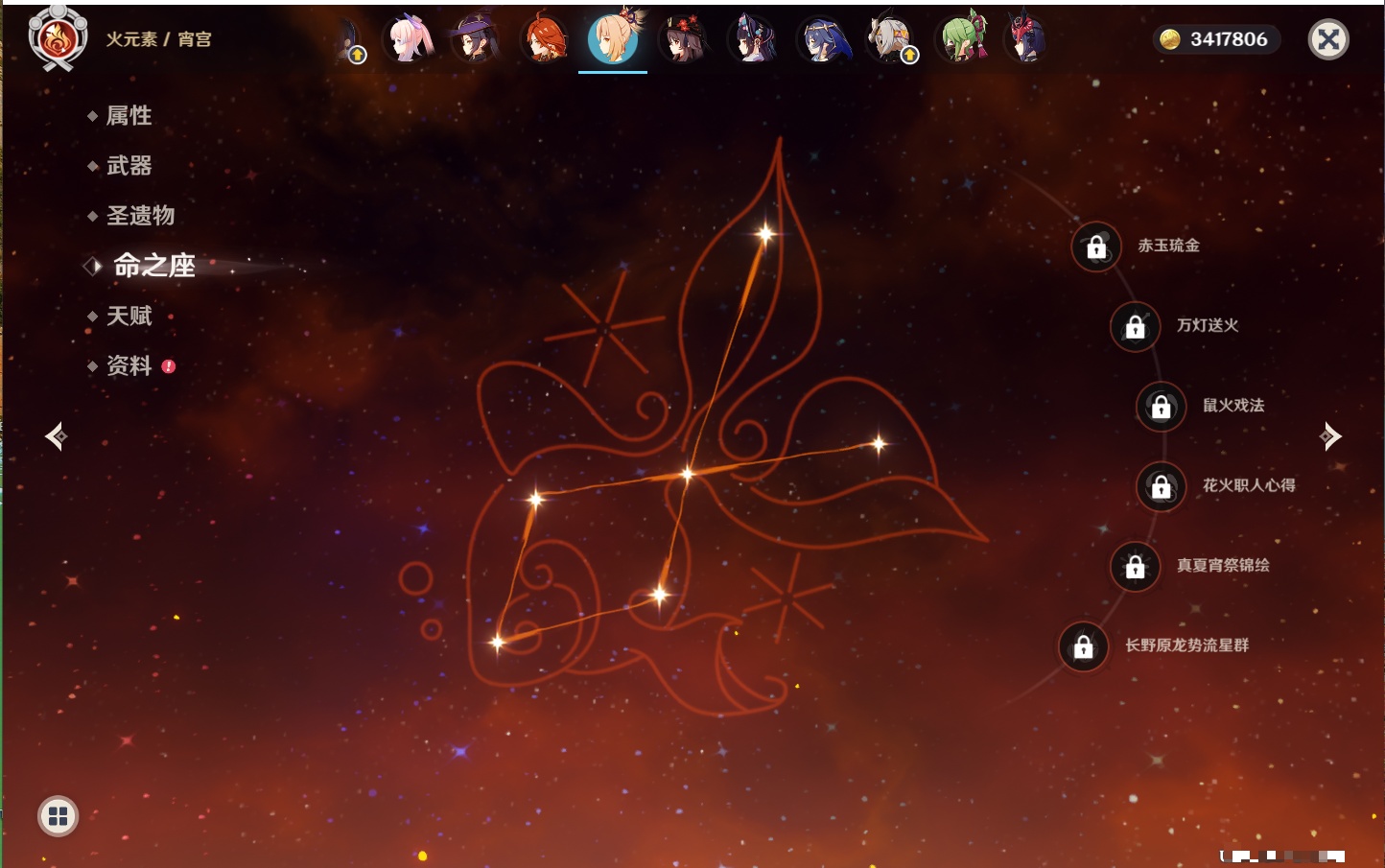This screenshot has height=868, width=1385.
Task: Open the locked 花火职人心得 constellation node
Action: [1162, 487]
